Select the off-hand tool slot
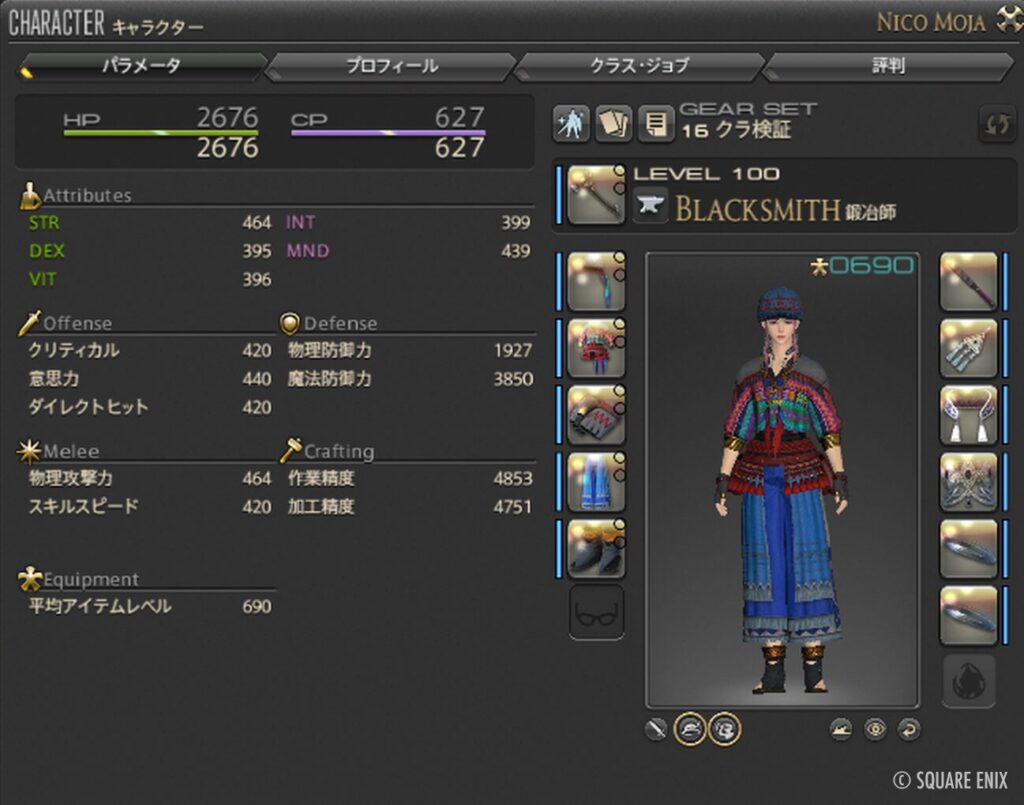 [968, 282]
